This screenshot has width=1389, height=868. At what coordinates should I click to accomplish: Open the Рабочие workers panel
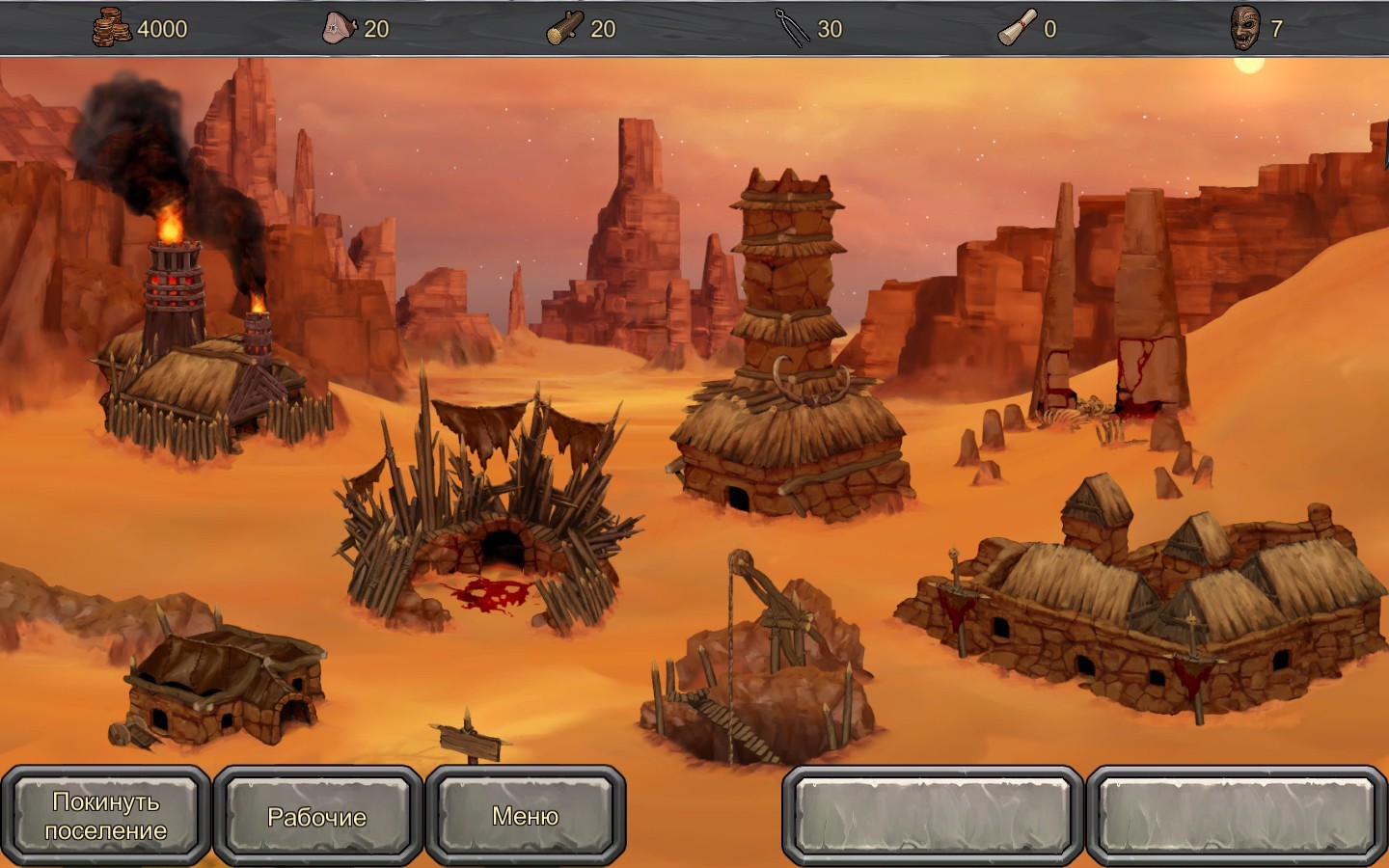(x=317, y=816)
